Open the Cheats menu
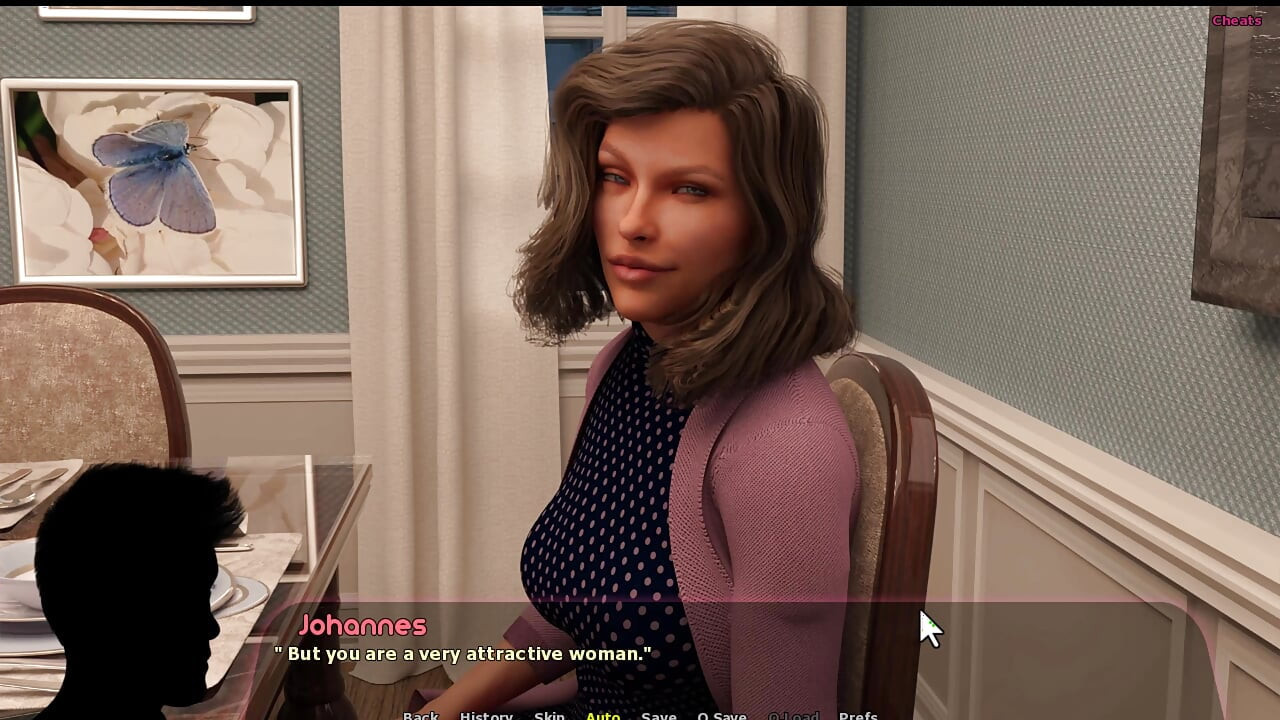The image size is (1280, 720). [x=1236, y=20]
